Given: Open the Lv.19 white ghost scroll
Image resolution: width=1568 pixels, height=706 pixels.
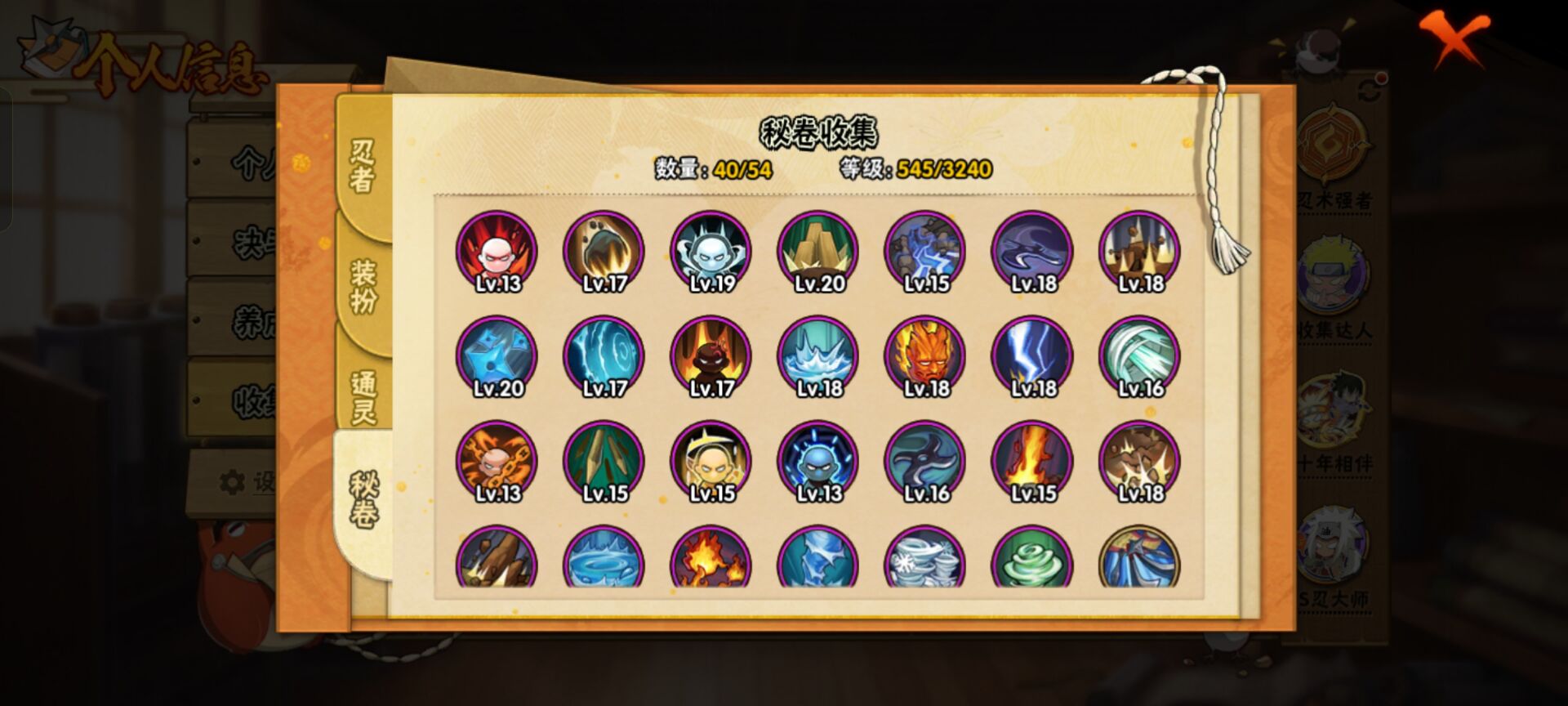Looking at the screenshot, I should pos(712,253).
